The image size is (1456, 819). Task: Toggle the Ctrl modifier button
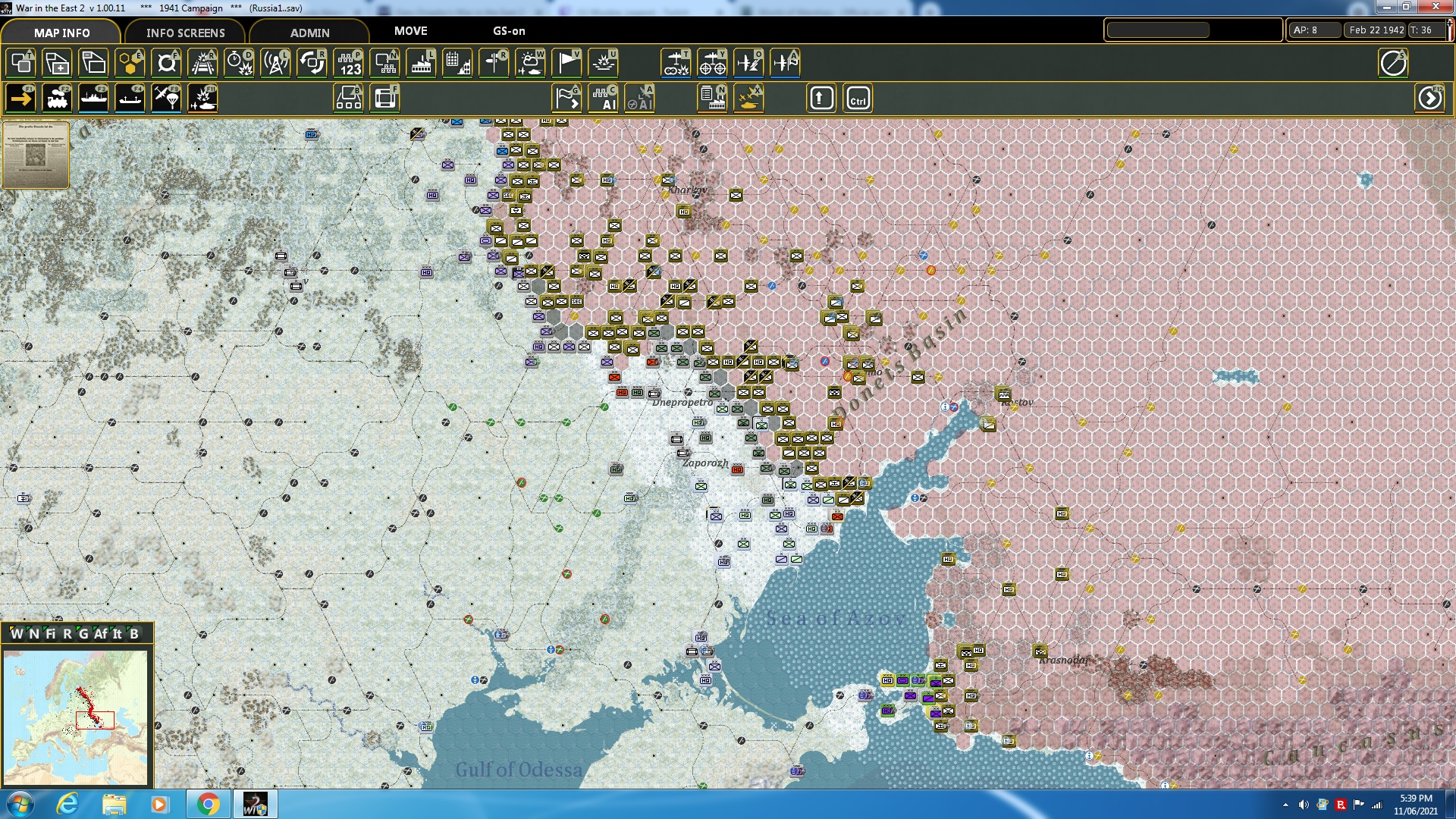pyautogui.click(x=858, y=98)
